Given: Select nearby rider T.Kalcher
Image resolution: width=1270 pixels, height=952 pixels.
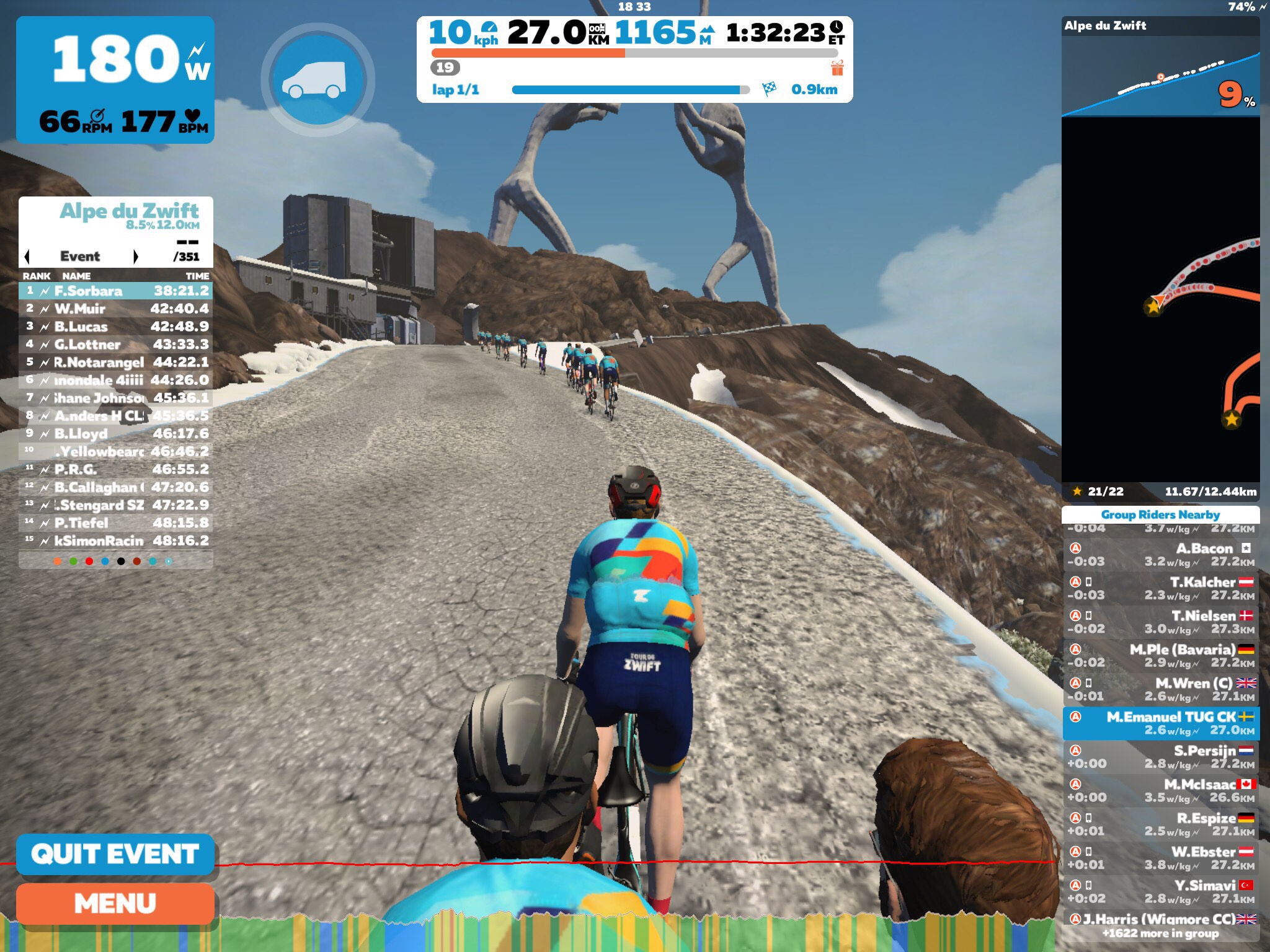Looking at the screenshot, I should 1160,588.
